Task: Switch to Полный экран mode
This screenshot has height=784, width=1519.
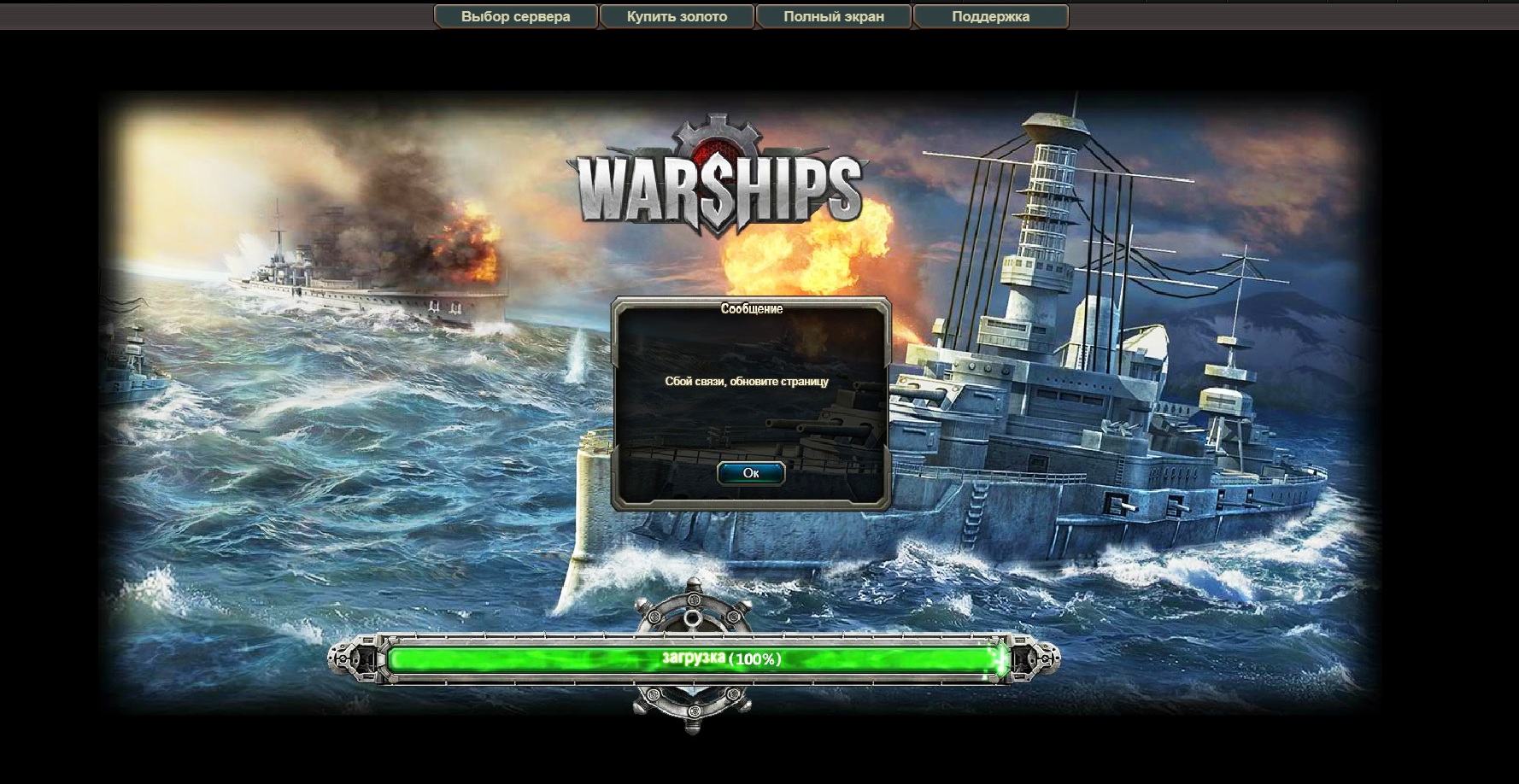Action: pos(834,16)
